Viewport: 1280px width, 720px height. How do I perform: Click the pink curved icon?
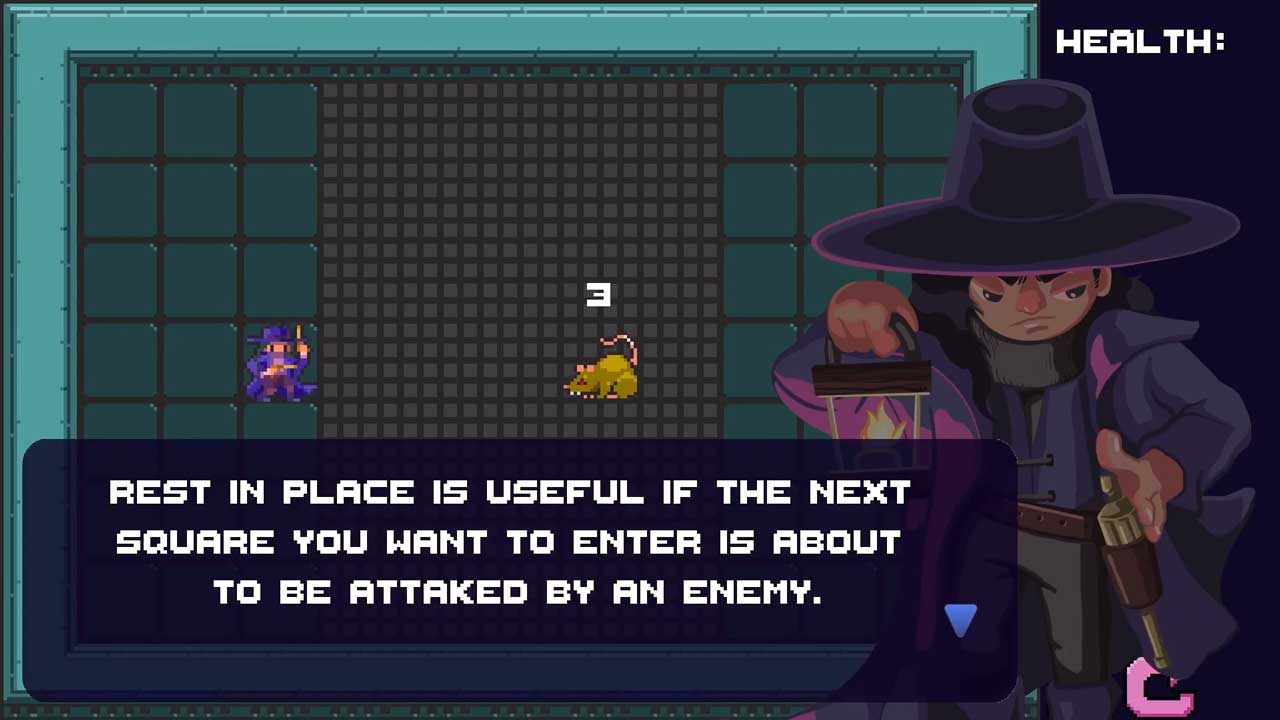click(x=1157, y=688)
